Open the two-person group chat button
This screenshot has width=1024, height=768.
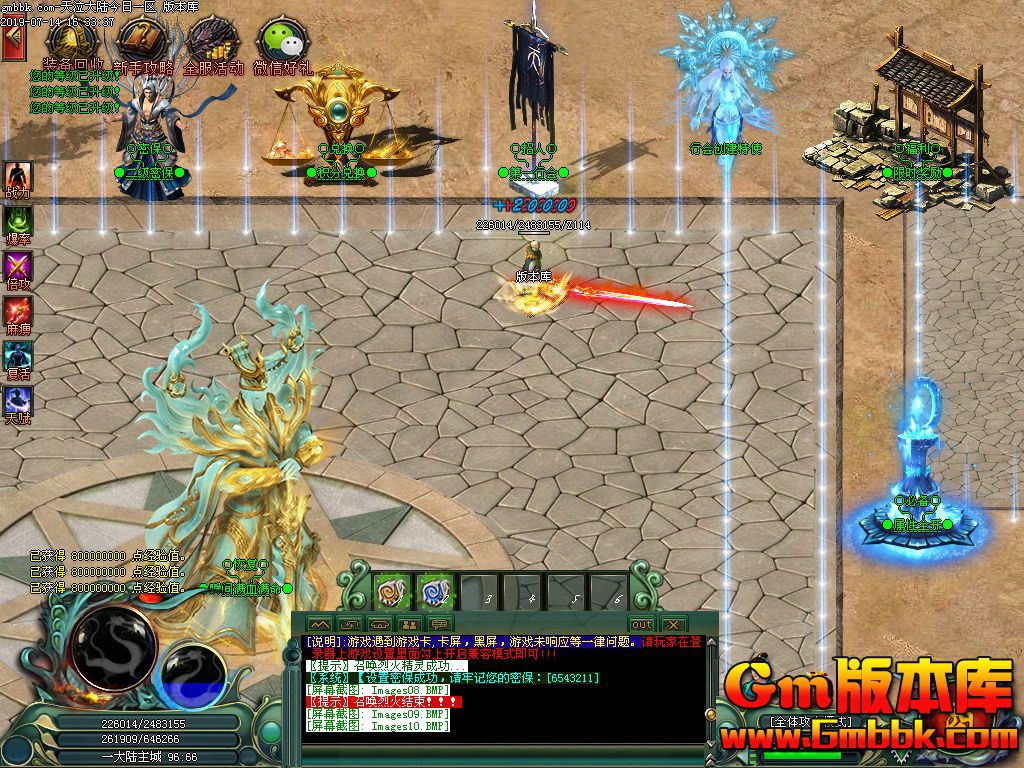(x=408, y=624)
